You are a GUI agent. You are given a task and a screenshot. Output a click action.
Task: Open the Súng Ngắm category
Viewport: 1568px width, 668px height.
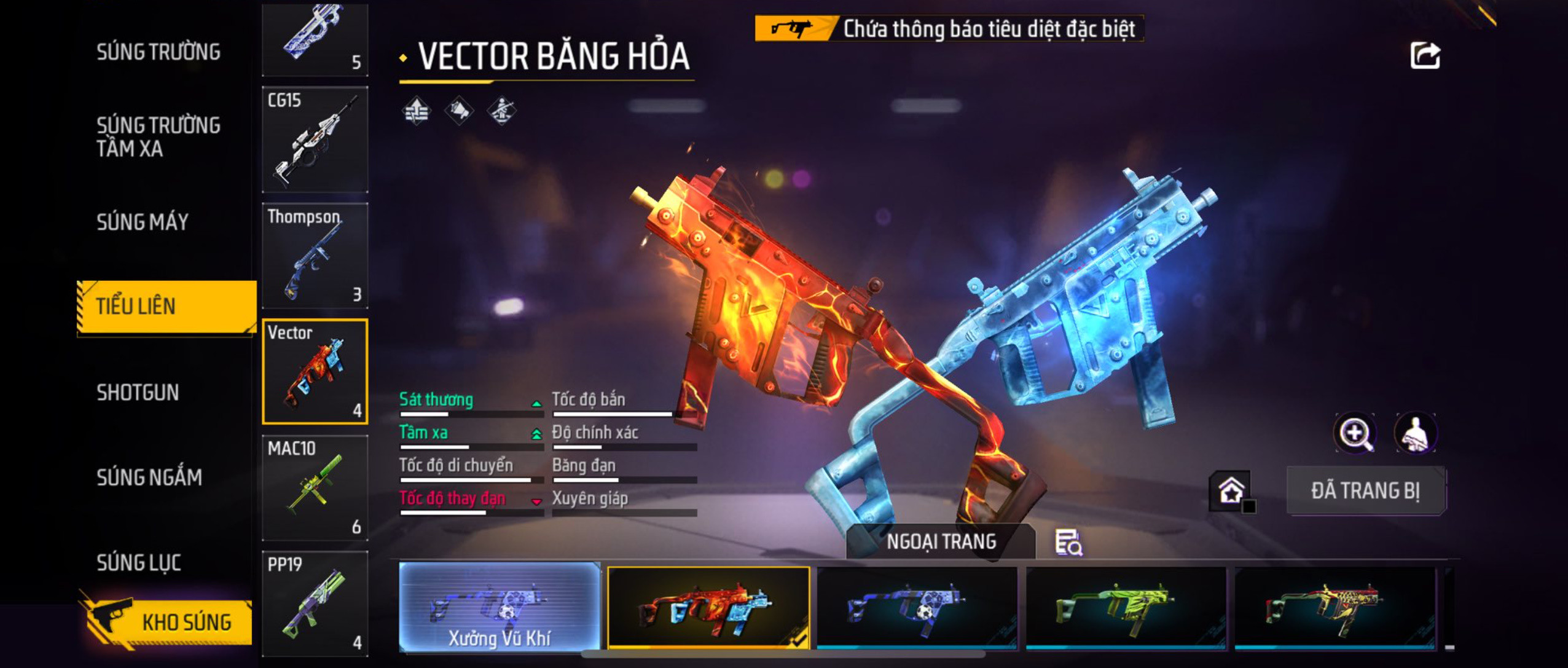coord(149,477)
